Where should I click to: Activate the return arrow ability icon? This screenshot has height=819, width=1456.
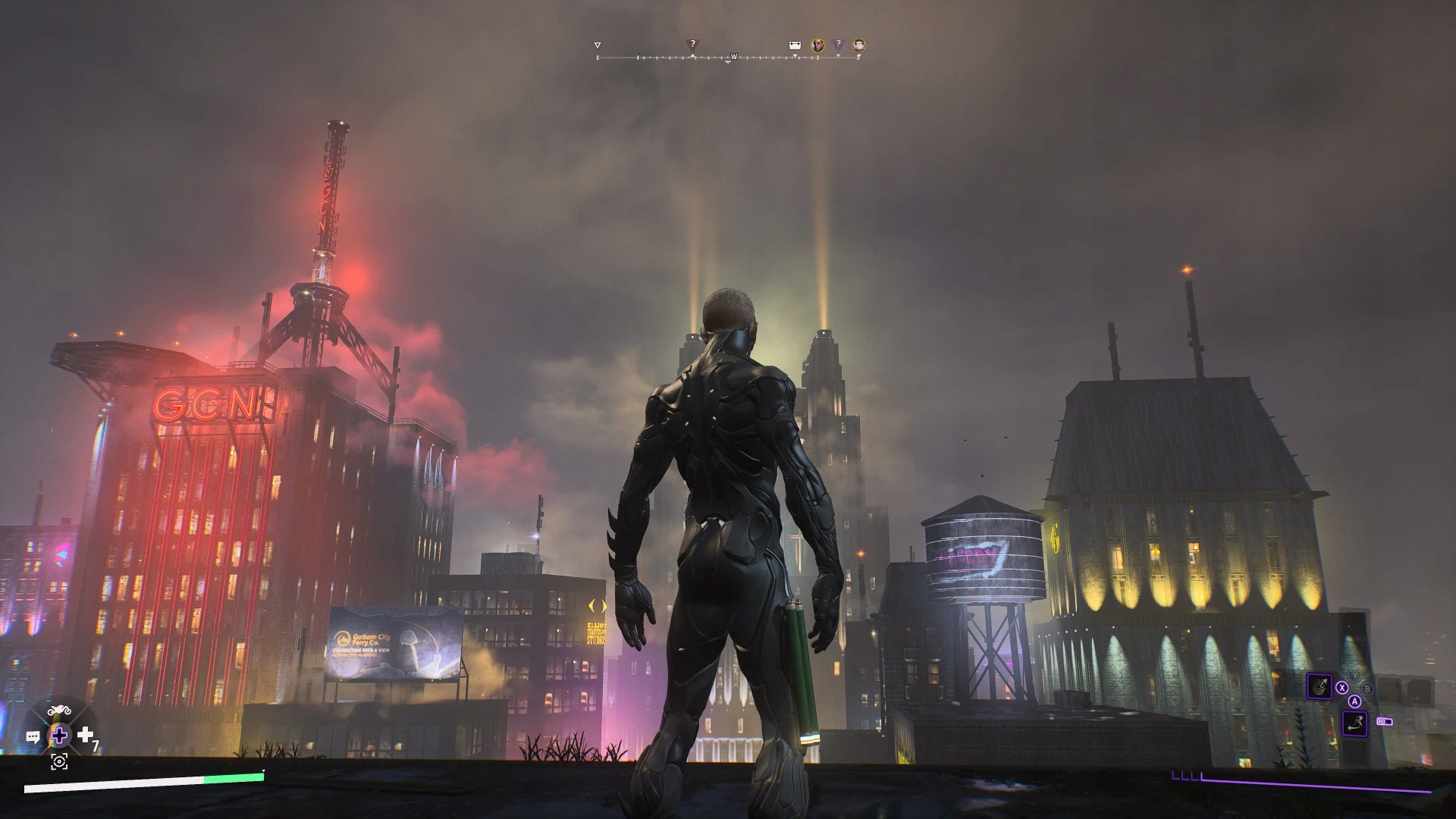coord(1354,723)
